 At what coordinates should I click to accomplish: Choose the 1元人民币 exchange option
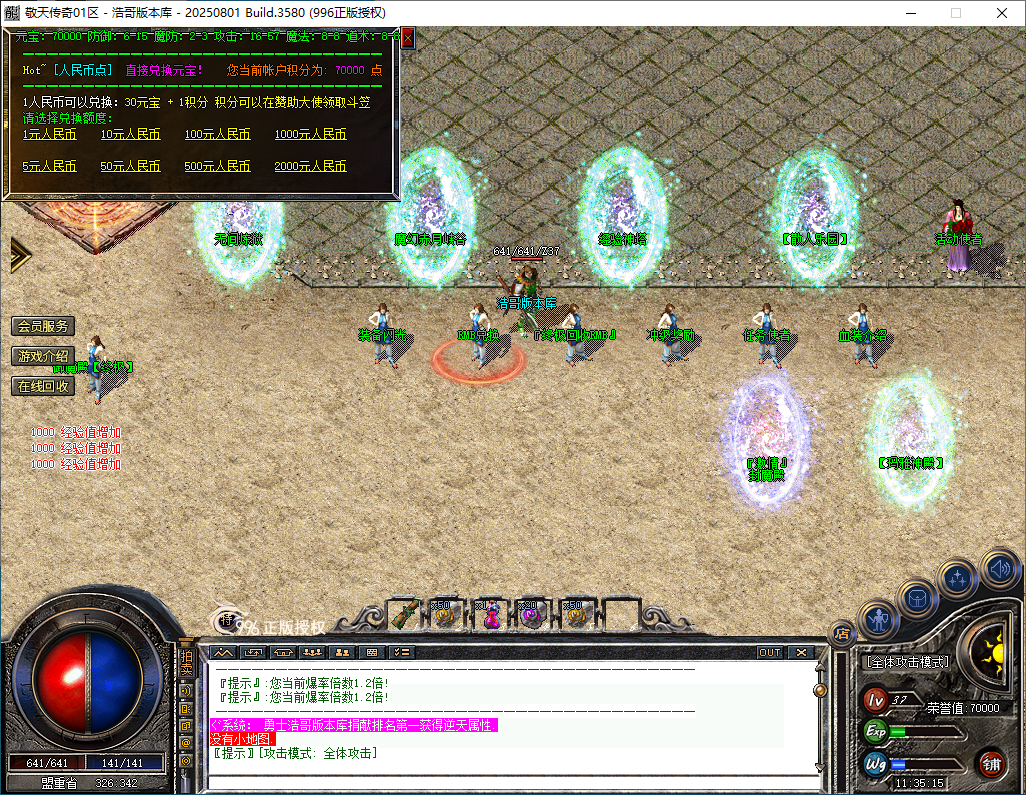tap(49, 134)
